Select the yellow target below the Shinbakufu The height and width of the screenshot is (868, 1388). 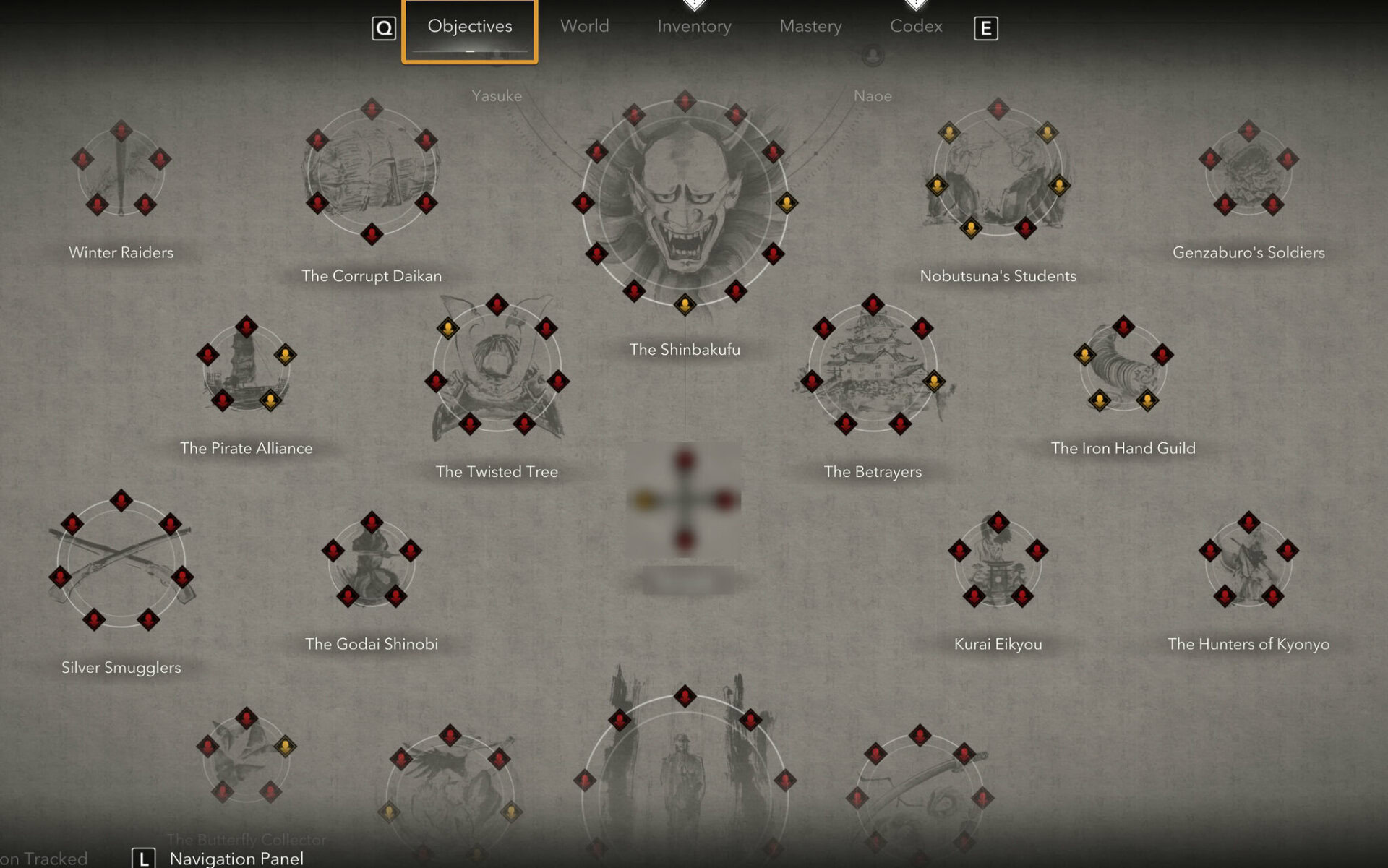coord(685,306)
